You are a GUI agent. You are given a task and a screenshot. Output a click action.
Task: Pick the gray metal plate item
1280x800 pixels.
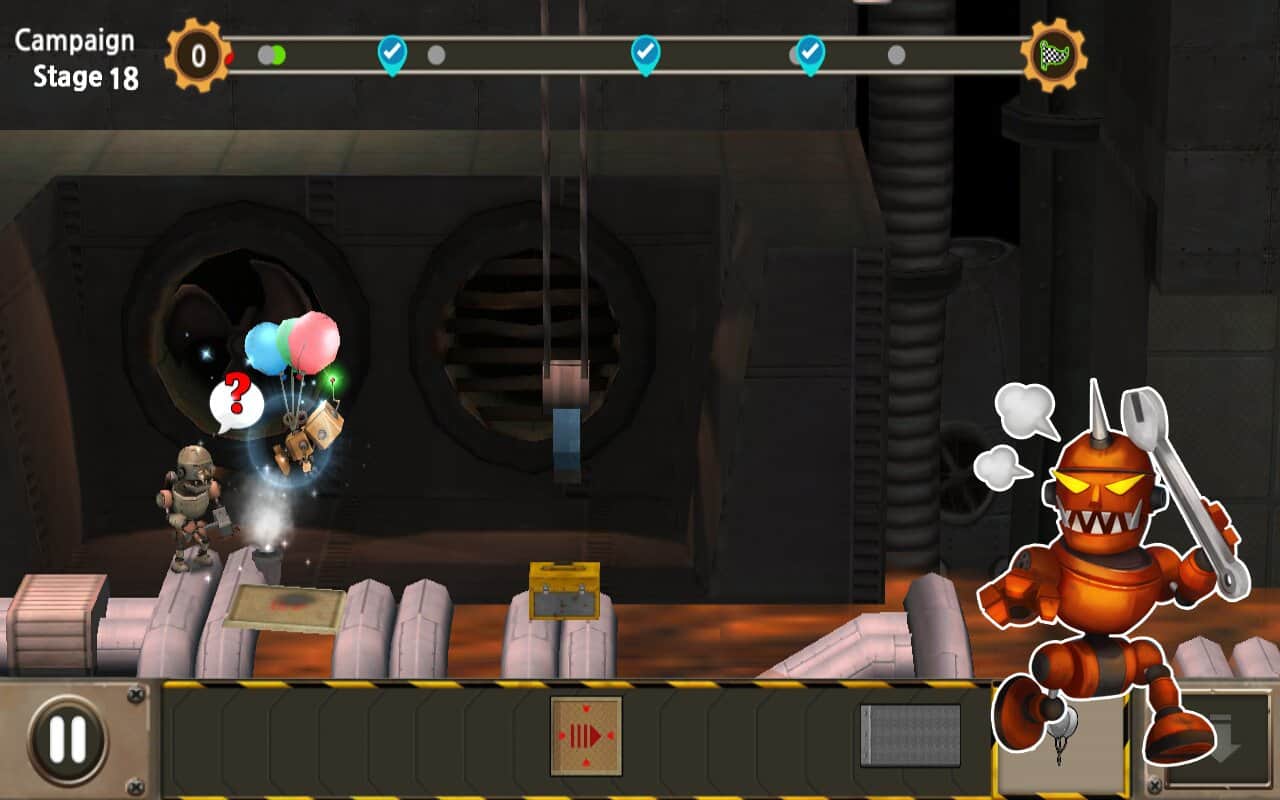910,736
